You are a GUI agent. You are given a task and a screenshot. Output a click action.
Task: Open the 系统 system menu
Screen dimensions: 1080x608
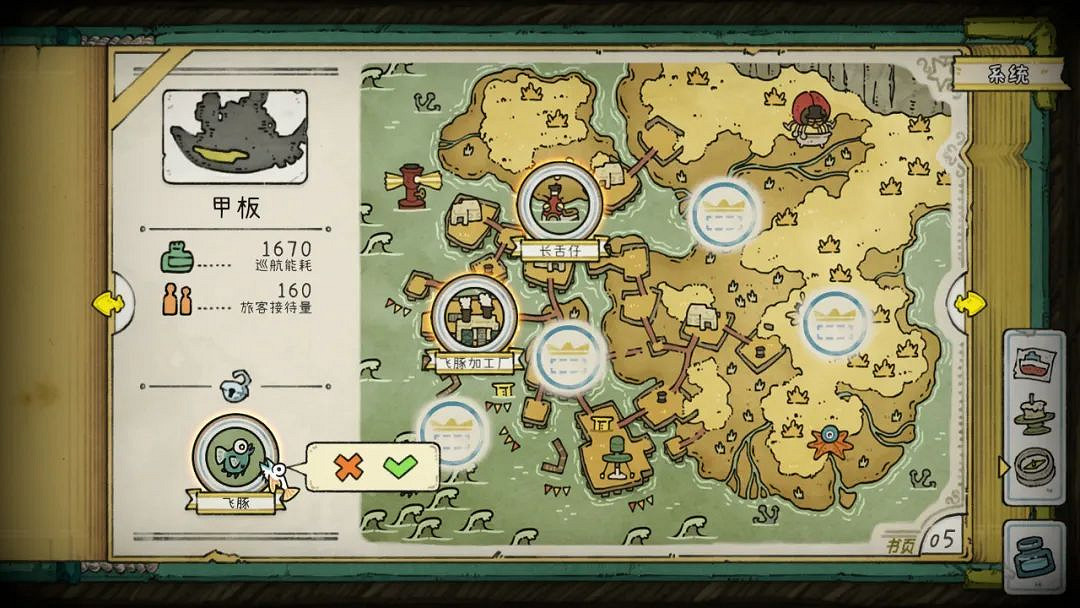tap(1007, 74)
